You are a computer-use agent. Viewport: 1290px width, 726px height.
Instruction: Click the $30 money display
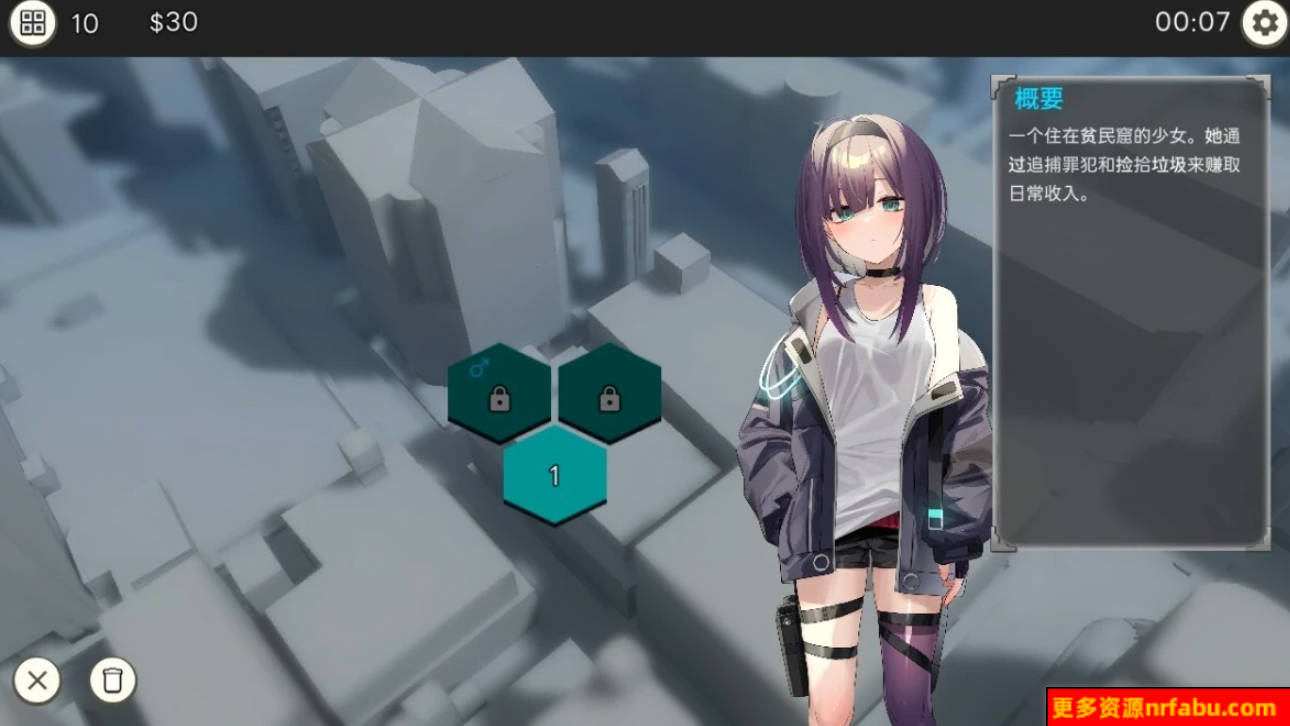[175, 22]
